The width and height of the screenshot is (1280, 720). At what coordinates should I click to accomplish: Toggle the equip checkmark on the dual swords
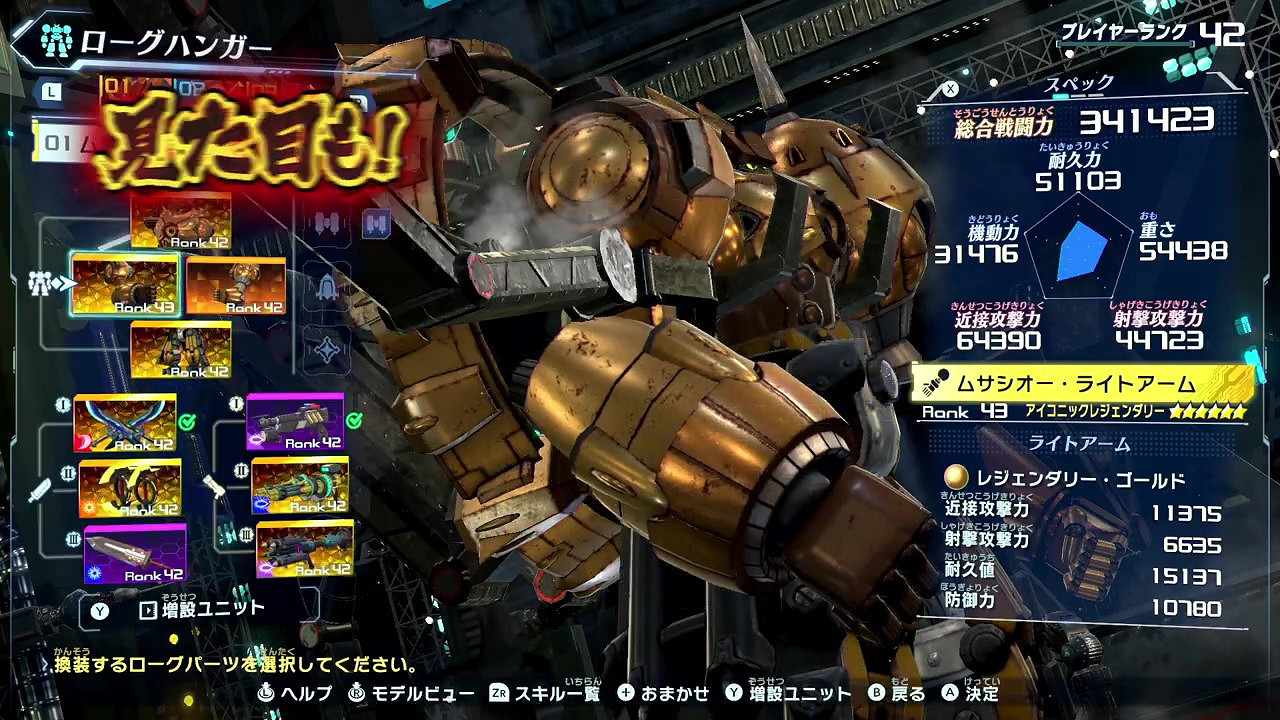coord(186,423)
